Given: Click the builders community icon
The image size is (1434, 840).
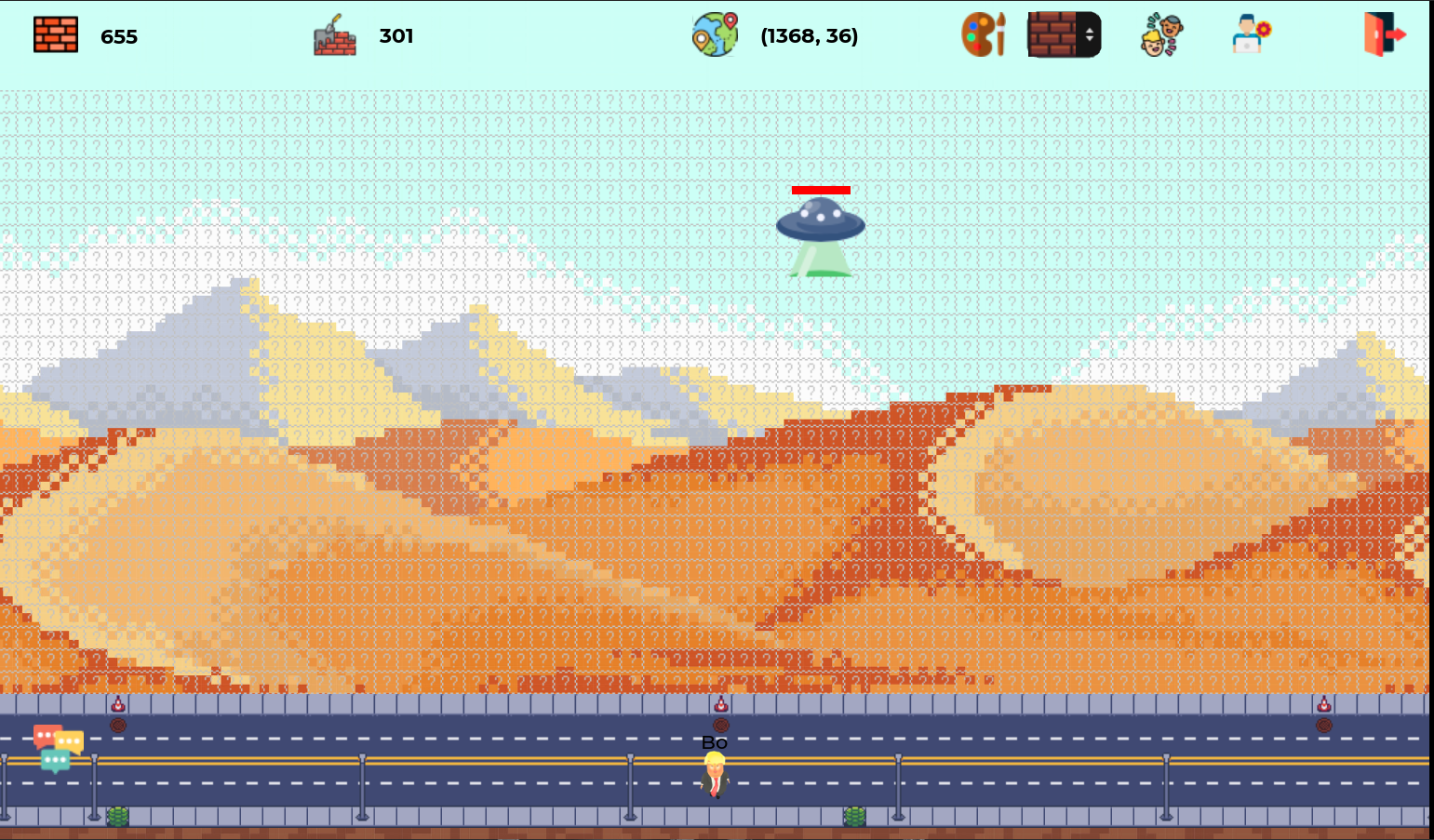Looking at the screenshot, I should pos(1159,34).
